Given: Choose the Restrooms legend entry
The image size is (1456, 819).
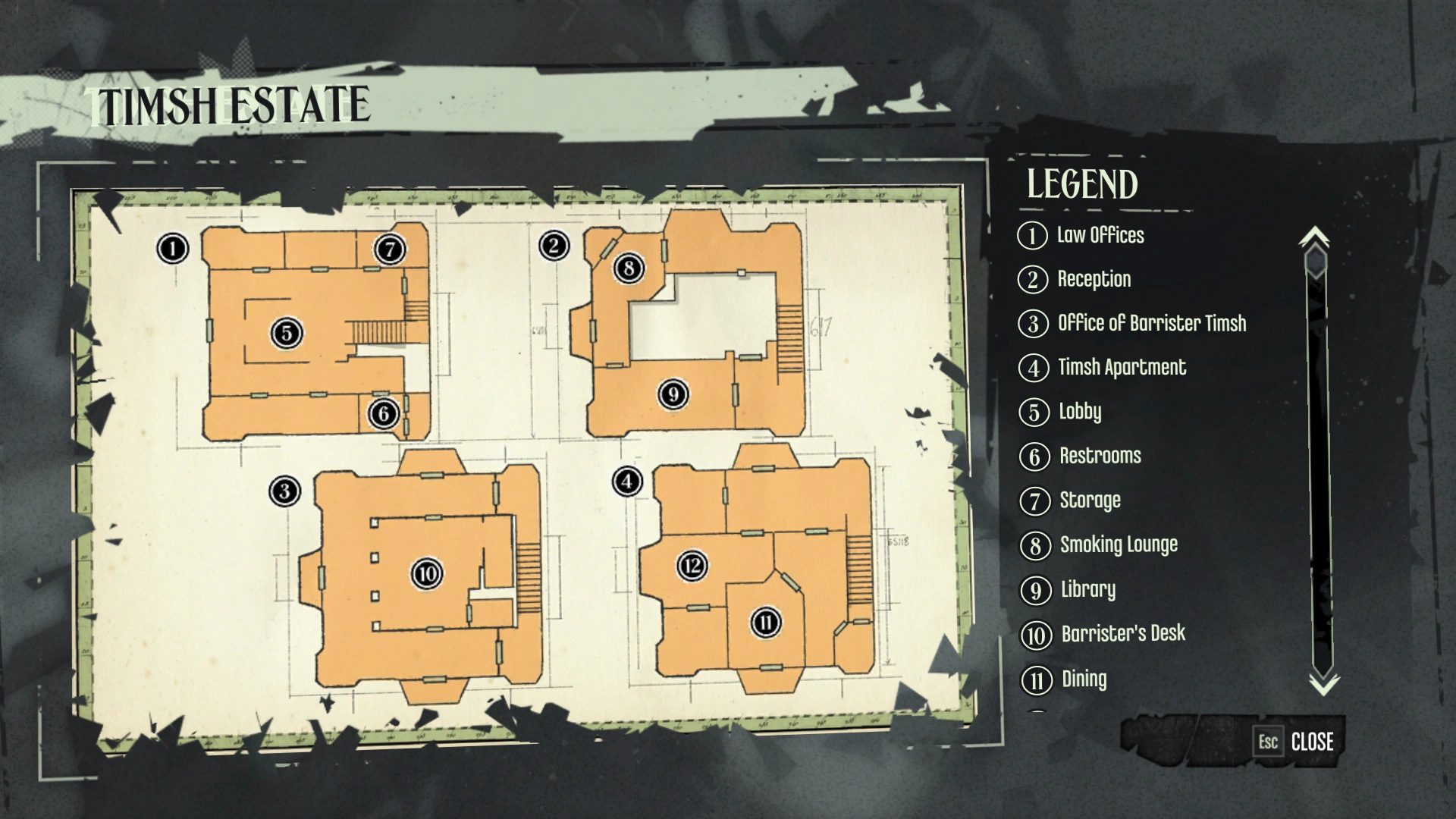Looking at the screenshot, I should (1100, 456).
